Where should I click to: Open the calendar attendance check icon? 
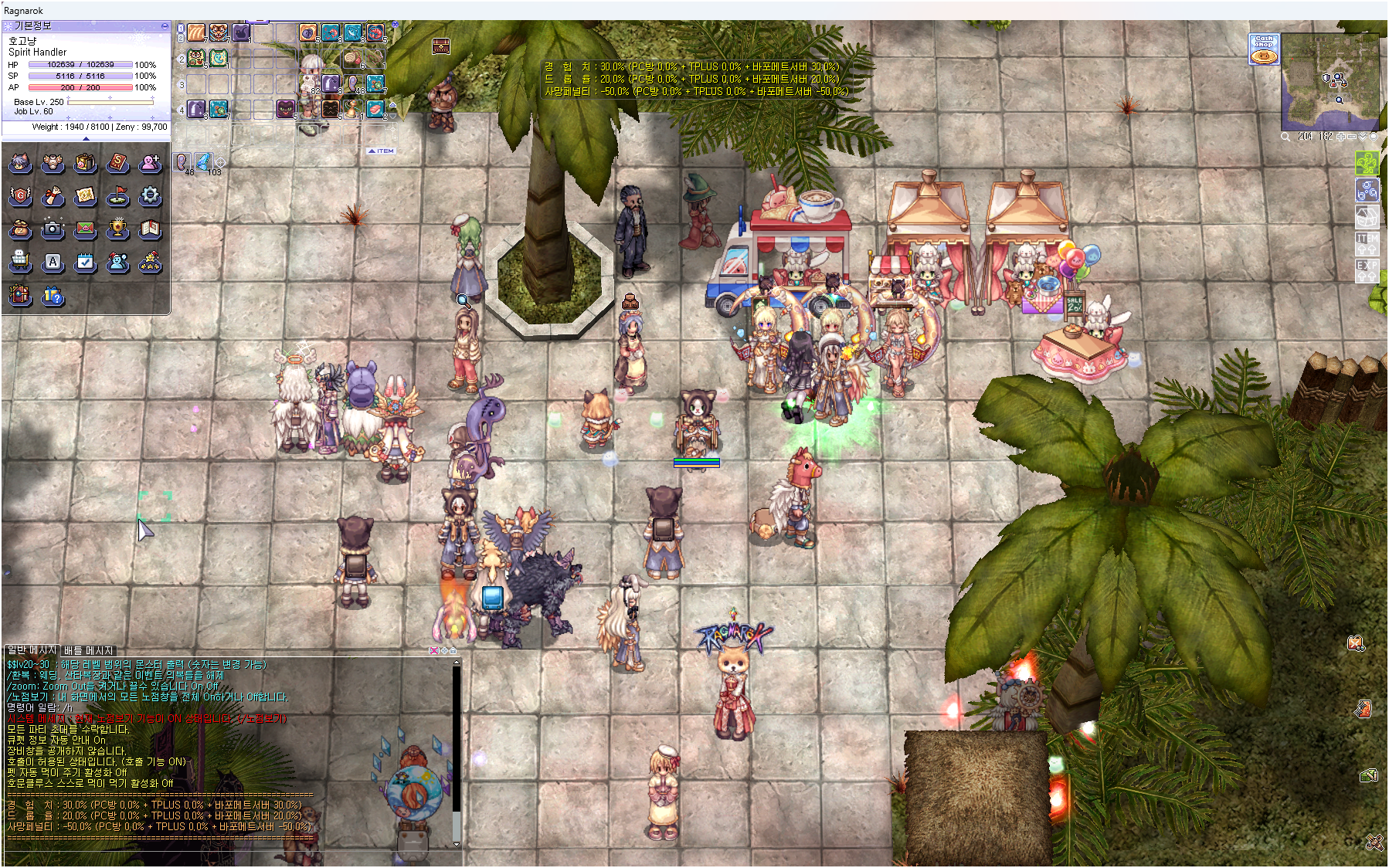pos(85,263)
